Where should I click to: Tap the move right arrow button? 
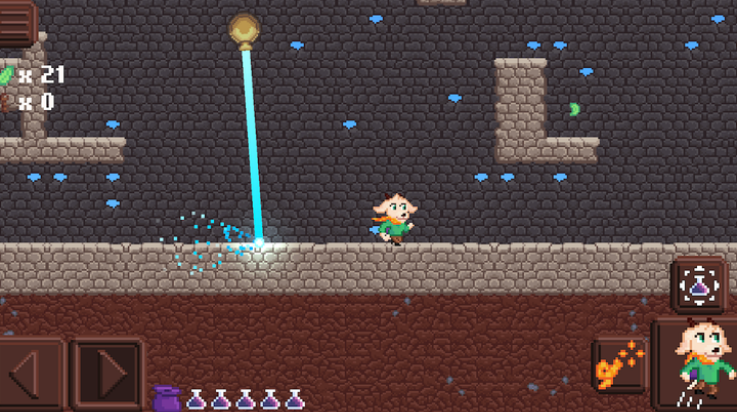106,374
